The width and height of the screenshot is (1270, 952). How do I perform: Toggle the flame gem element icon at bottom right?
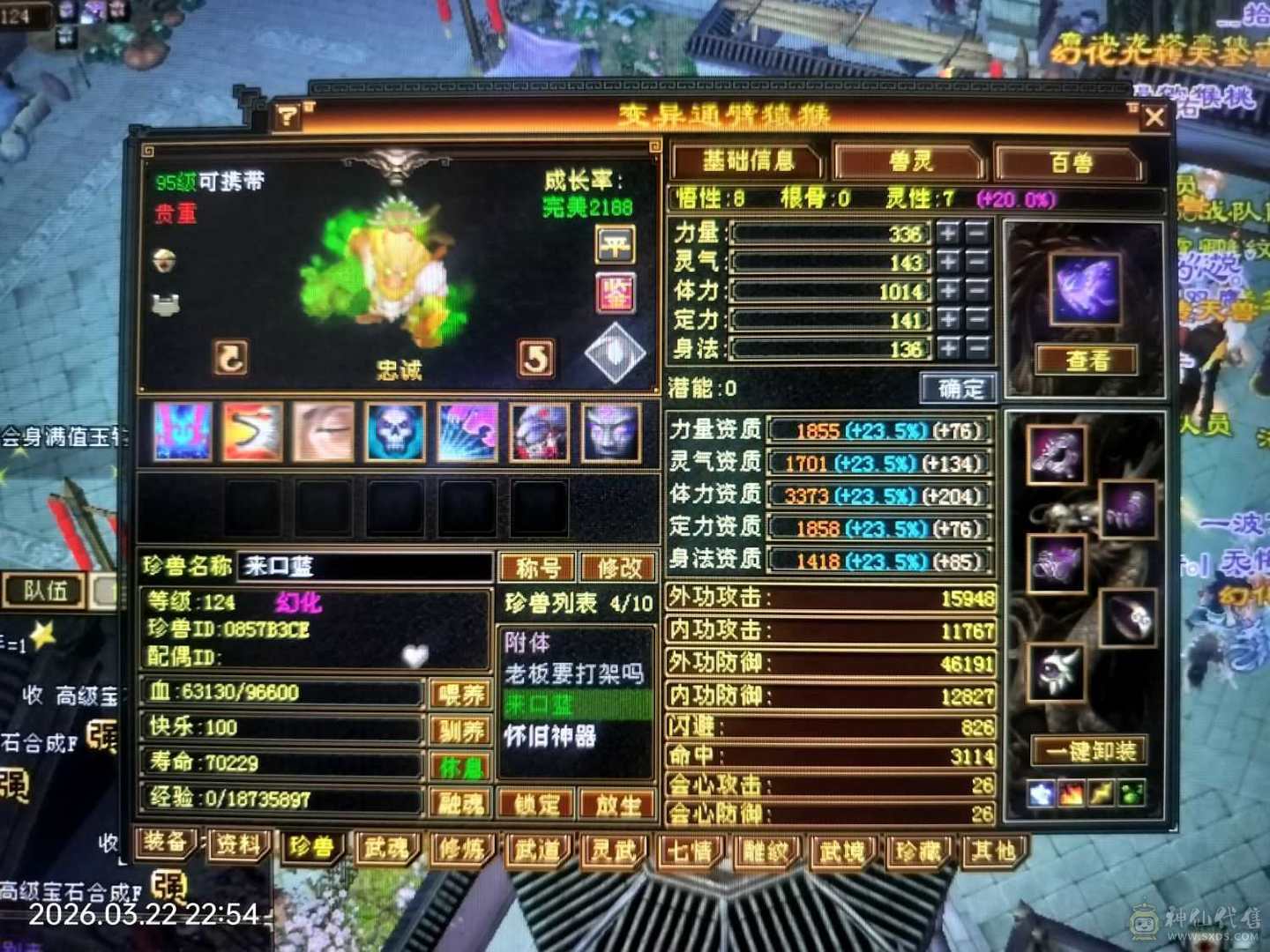click(1071, 792)
